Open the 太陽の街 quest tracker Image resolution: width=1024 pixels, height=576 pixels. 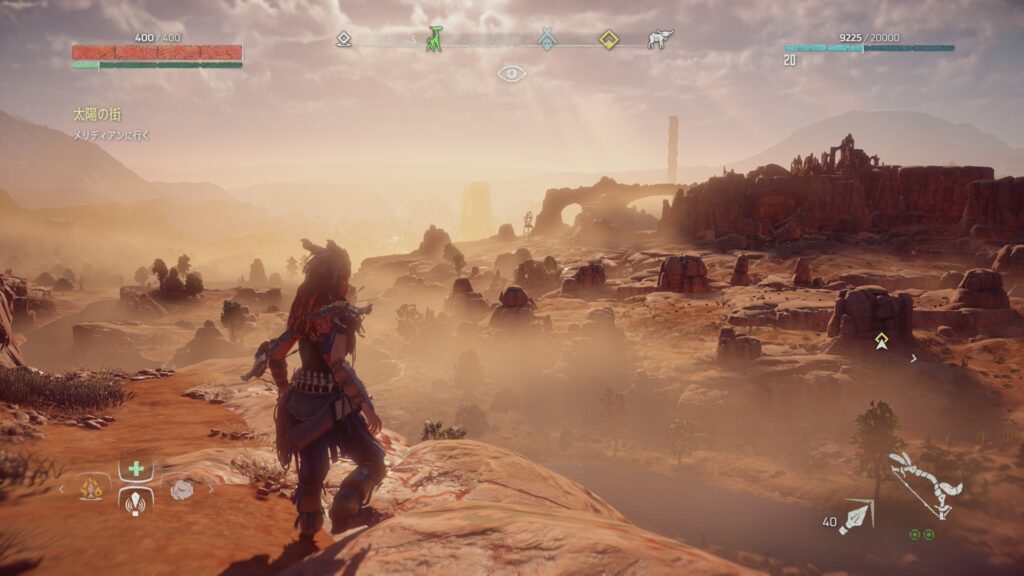point(97,115)
